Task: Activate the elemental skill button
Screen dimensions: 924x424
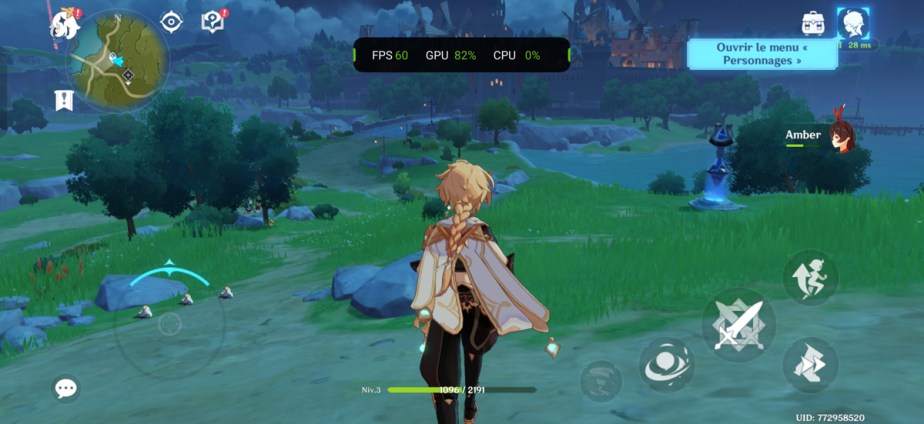Action: tap(666, 364)
